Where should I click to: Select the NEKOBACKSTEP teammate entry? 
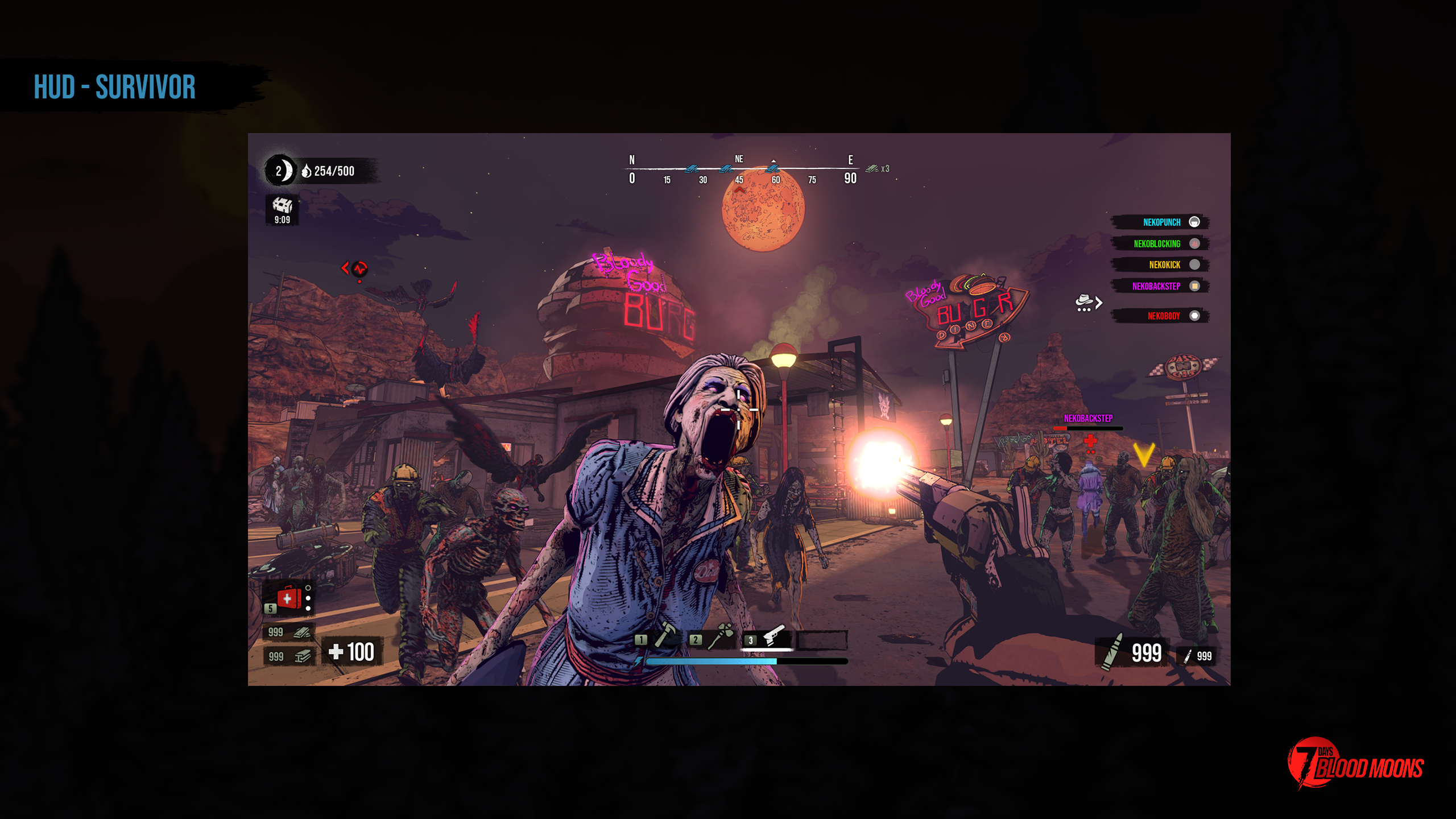[1157, 286]
